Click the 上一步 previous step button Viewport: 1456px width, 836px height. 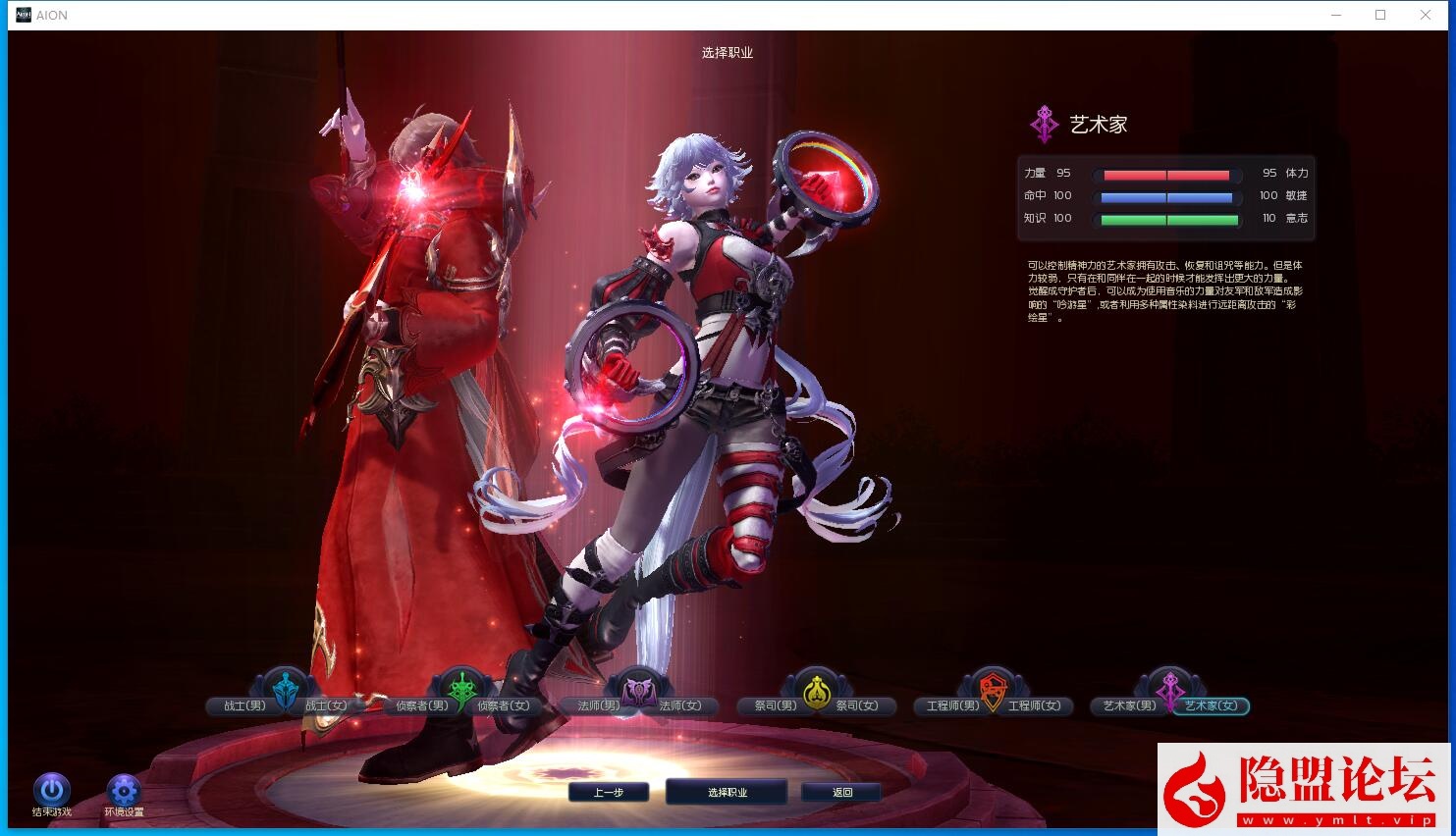point(609,792)
